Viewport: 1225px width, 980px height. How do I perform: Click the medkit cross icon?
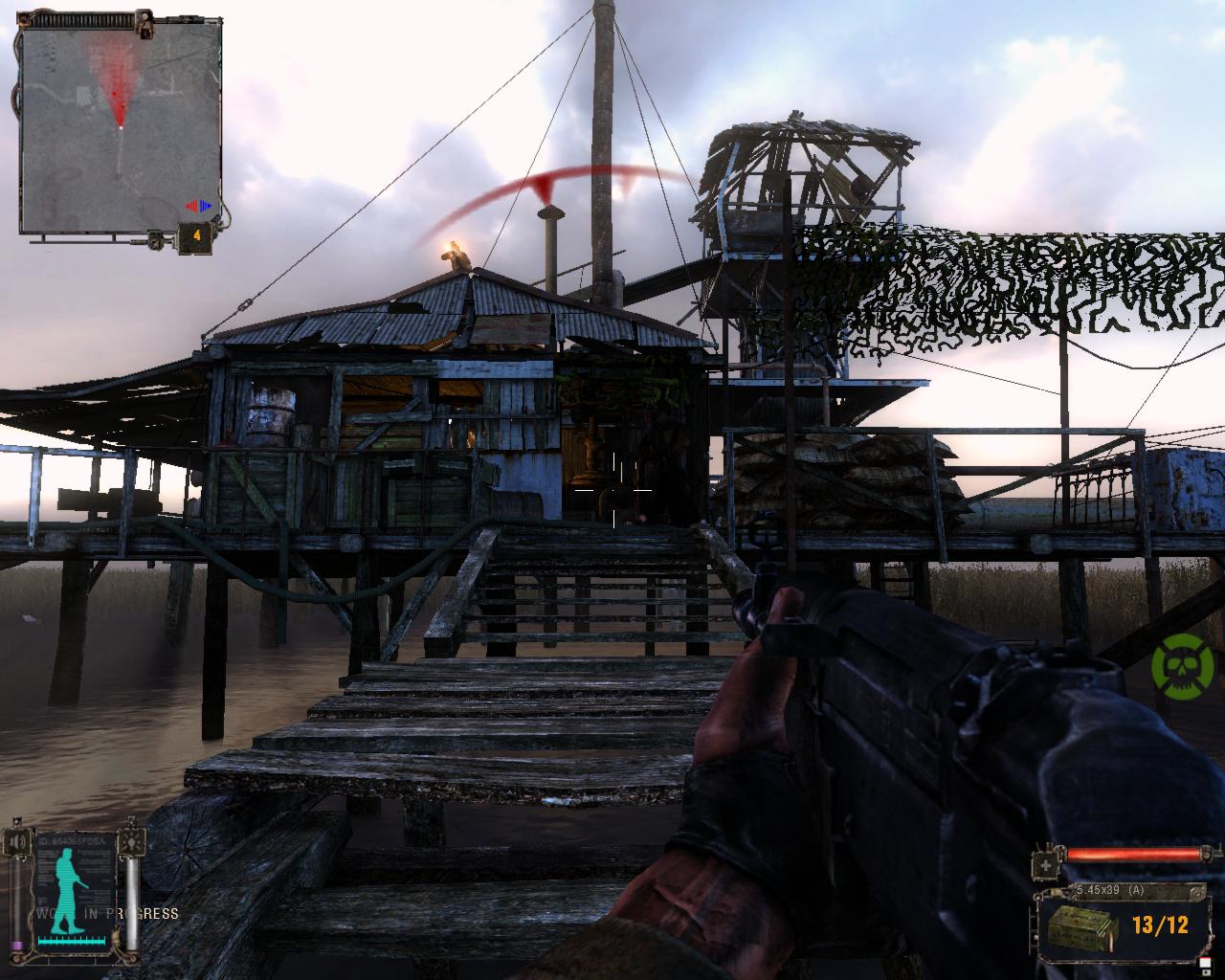point(1047,864)
